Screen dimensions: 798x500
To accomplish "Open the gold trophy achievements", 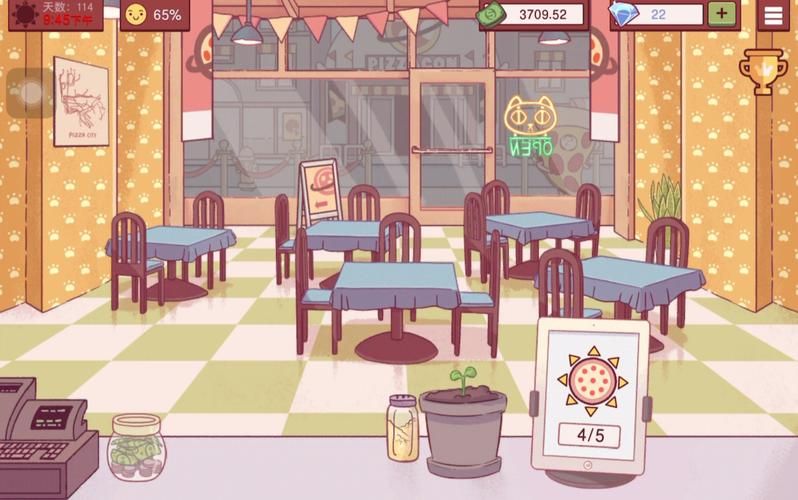I will pos(762,71).
